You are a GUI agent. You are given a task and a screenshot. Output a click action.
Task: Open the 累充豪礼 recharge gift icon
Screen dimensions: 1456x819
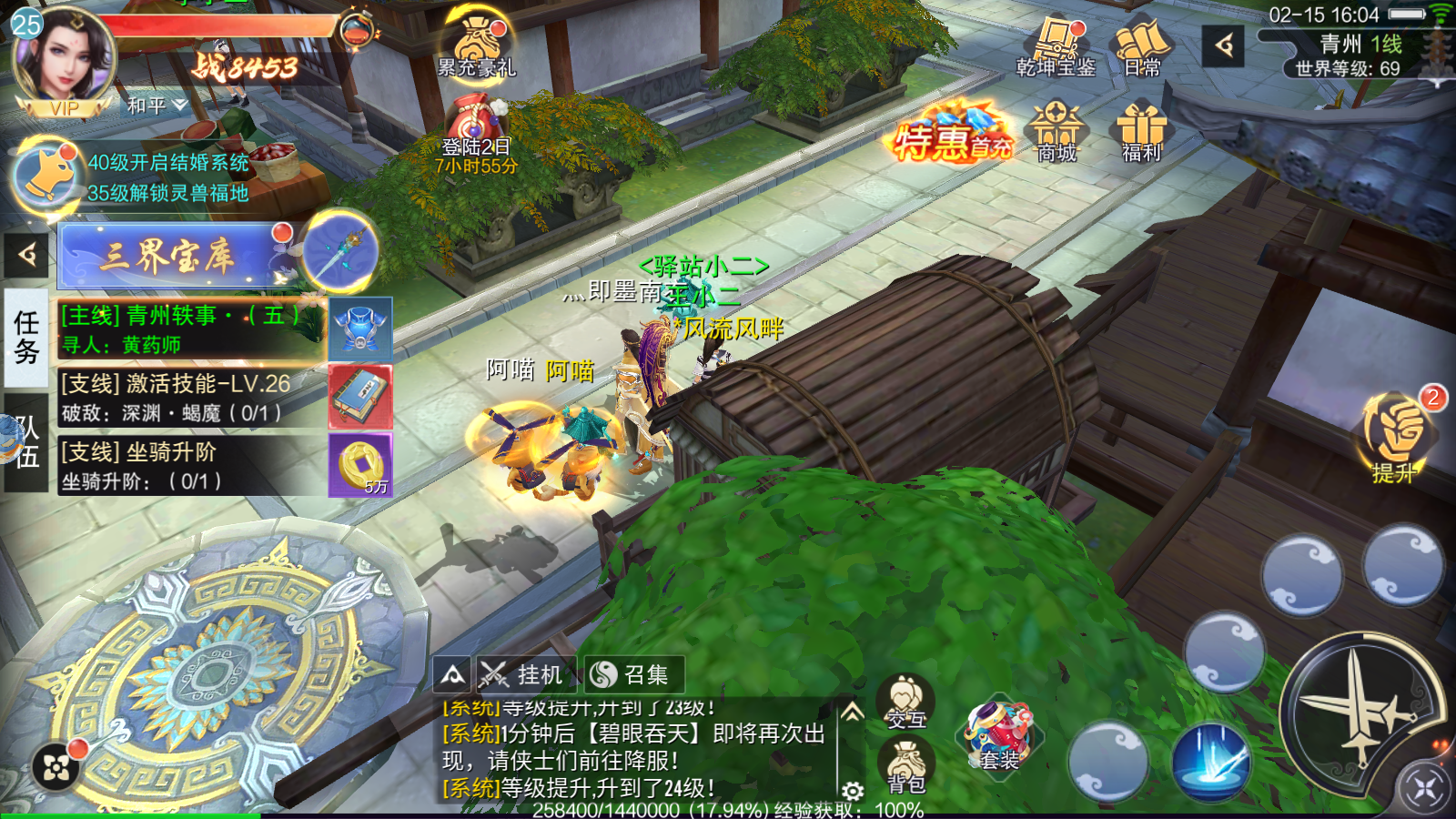pyautogui.click(x=477, y=44)
